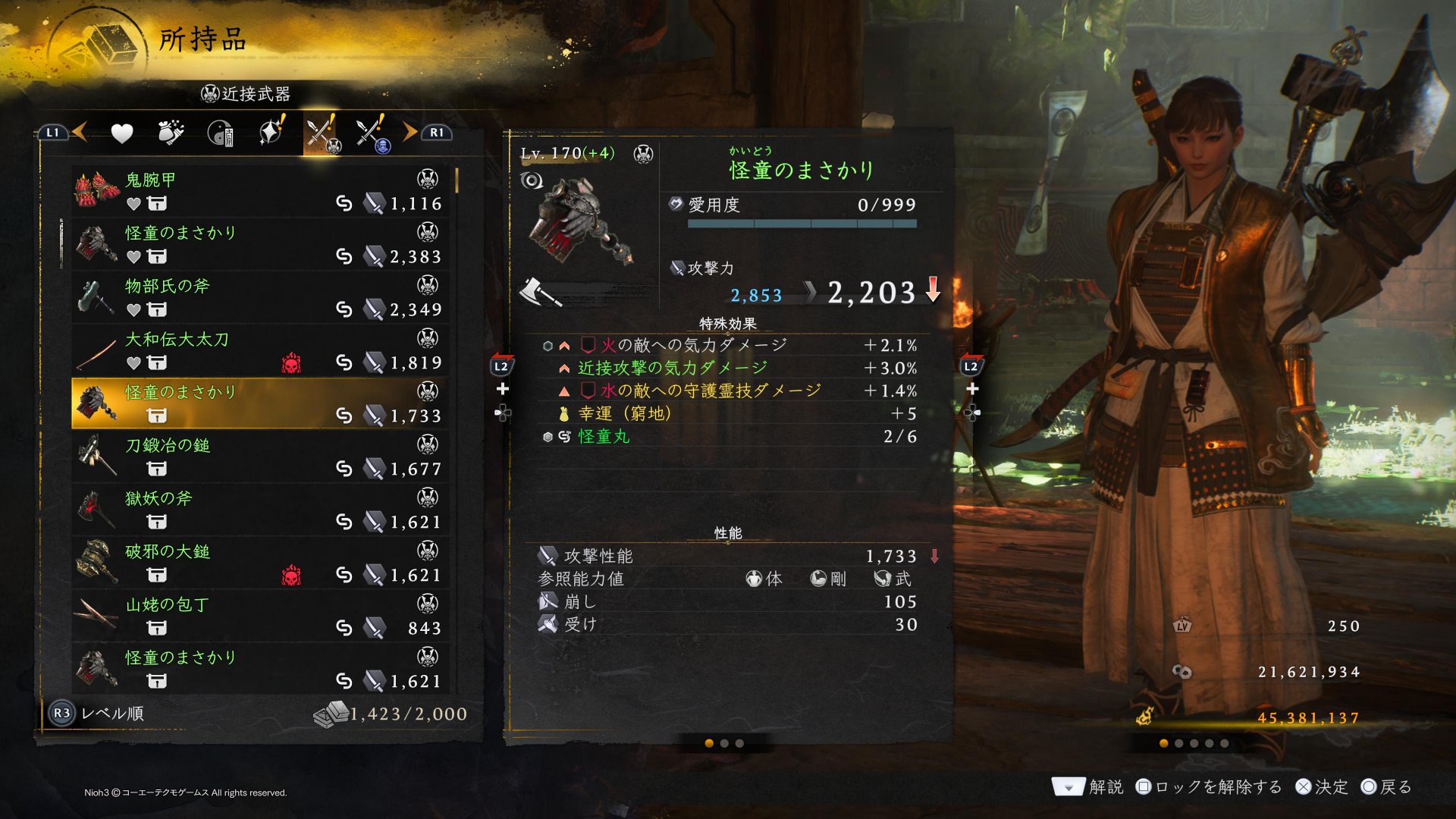This screenshot has width=1456, height=819.
Task: Select the 山姥の包丁 weapon
Action: (x=258, y=616)
